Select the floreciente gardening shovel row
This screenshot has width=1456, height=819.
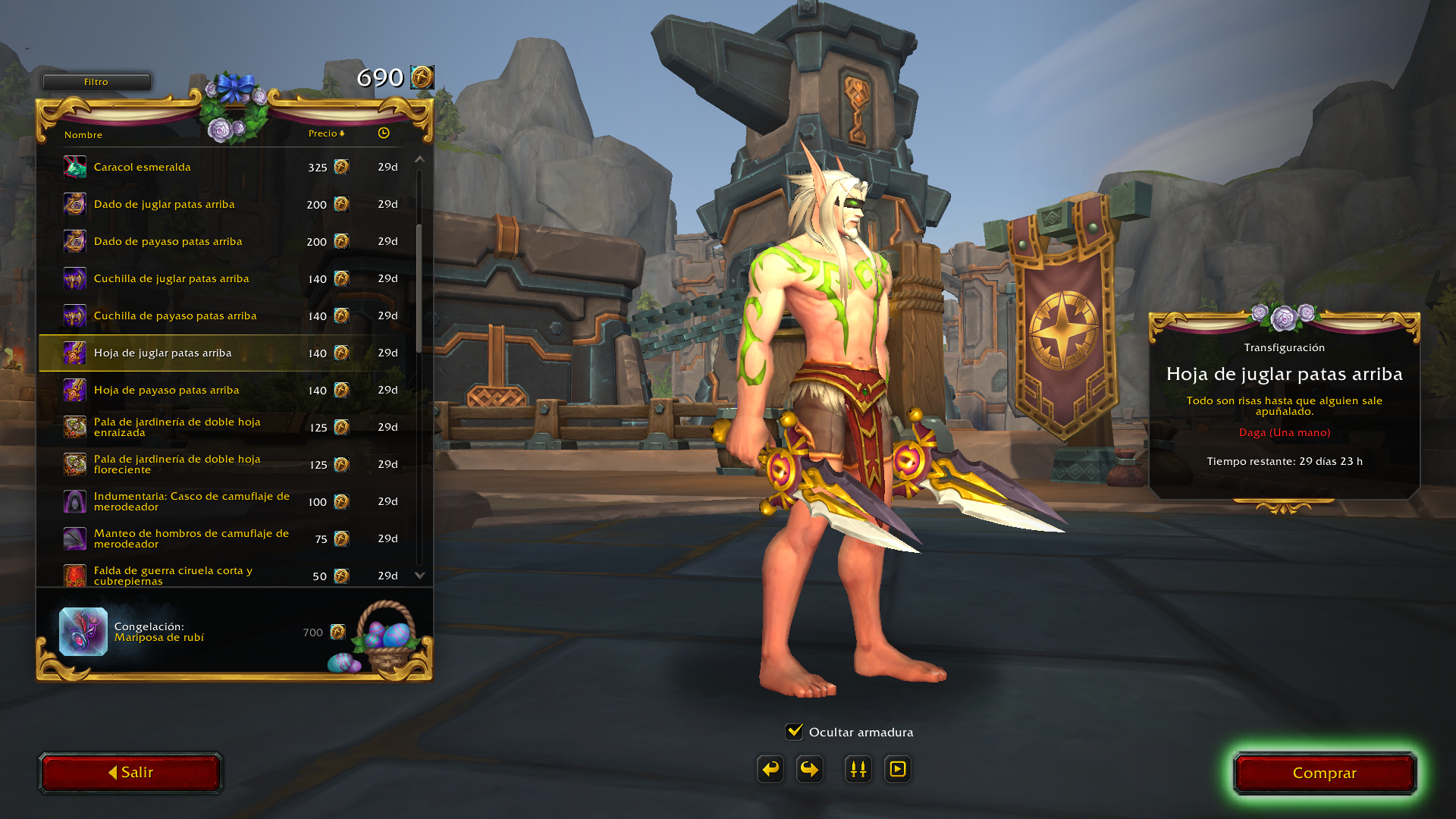(x=177, y=464)
